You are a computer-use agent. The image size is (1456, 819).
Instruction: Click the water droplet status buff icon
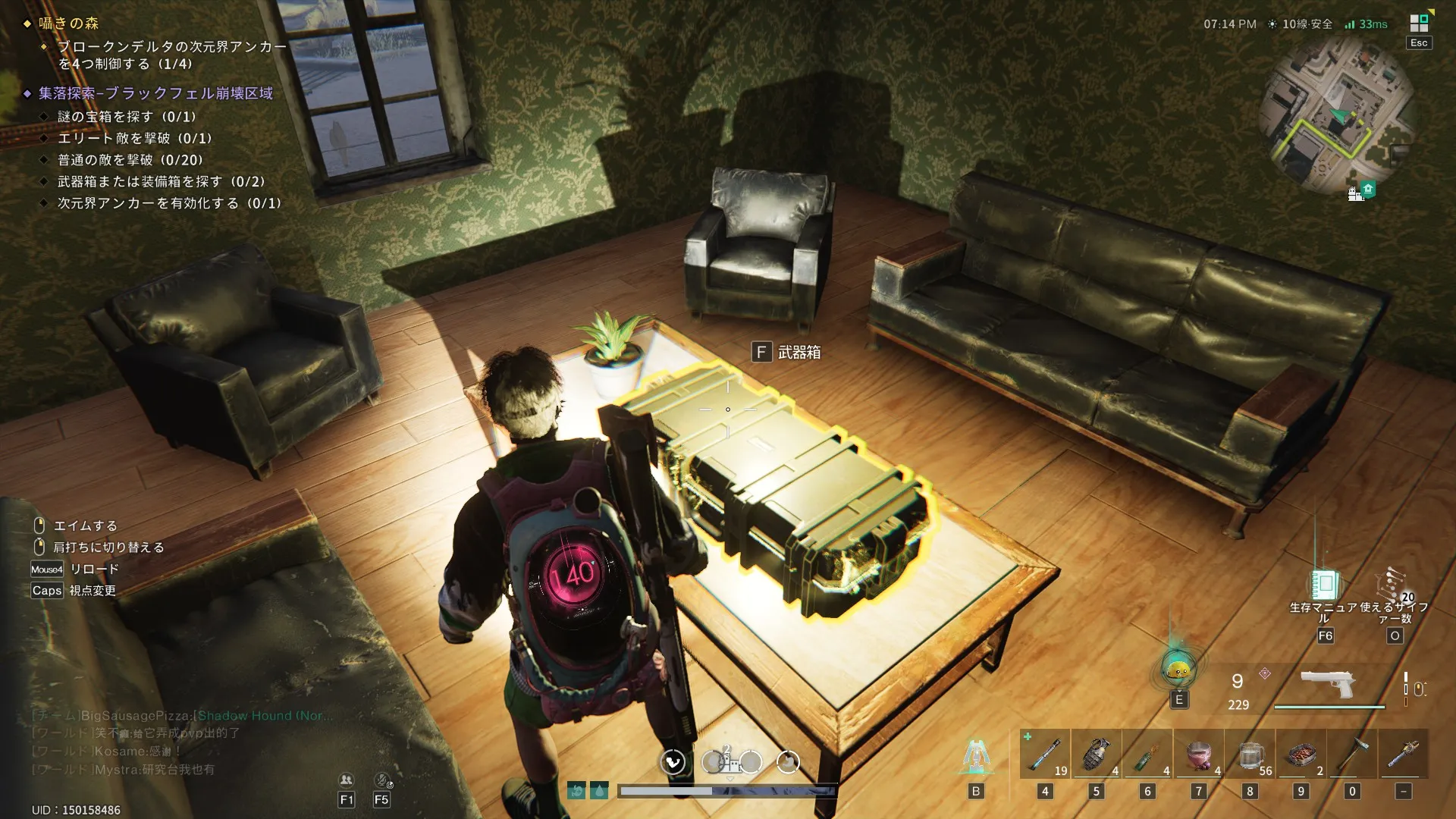point(599,791)
